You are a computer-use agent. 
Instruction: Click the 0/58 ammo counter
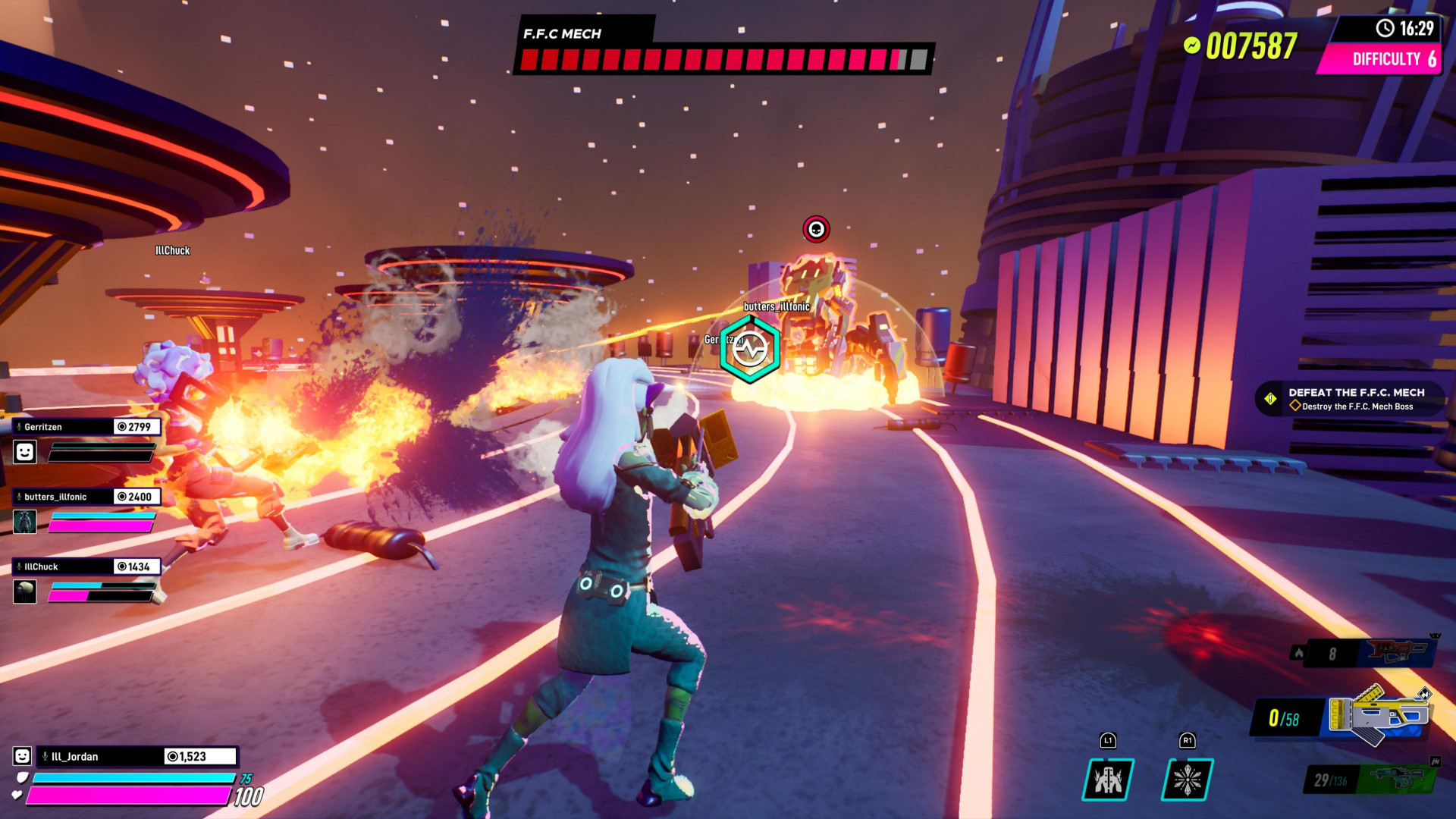[1285, 717]
